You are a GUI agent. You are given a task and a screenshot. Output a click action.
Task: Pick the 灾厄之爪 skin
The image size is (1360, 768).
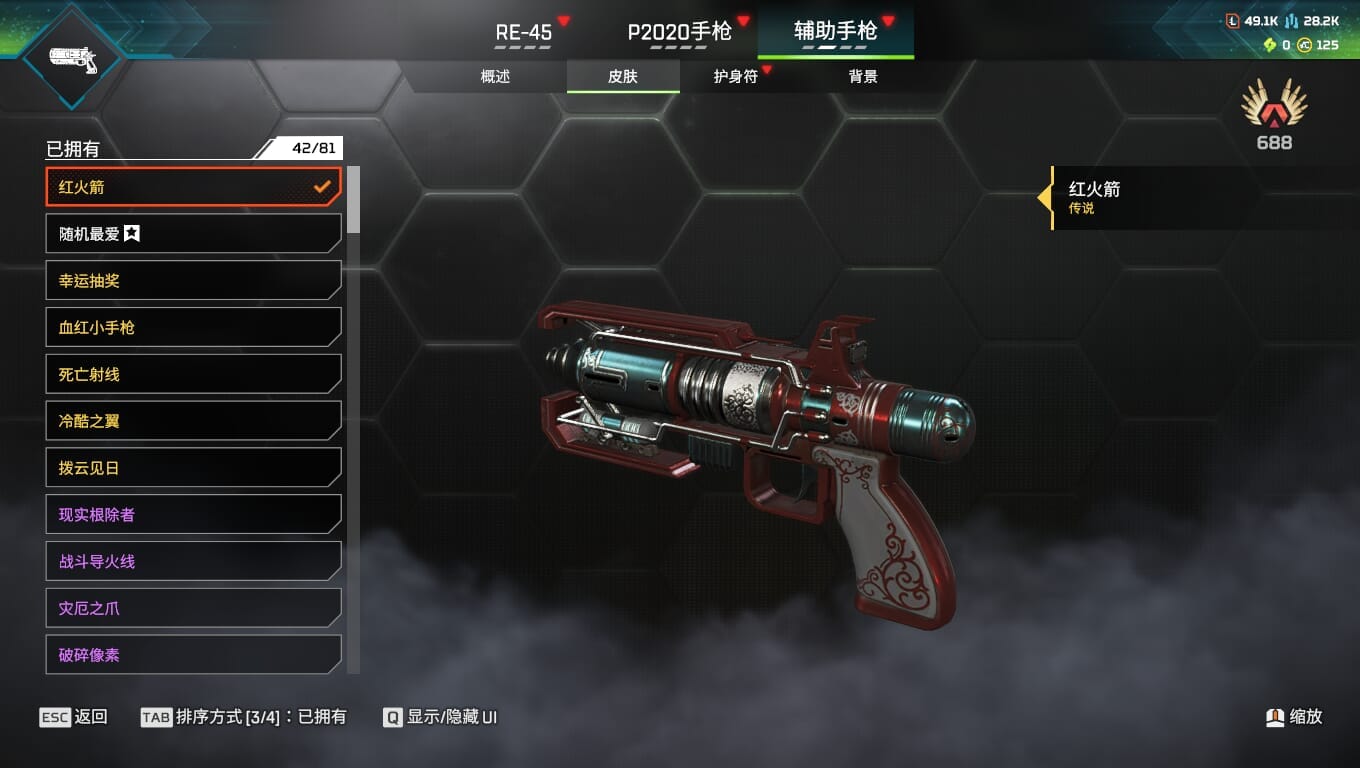coord(193,608)
